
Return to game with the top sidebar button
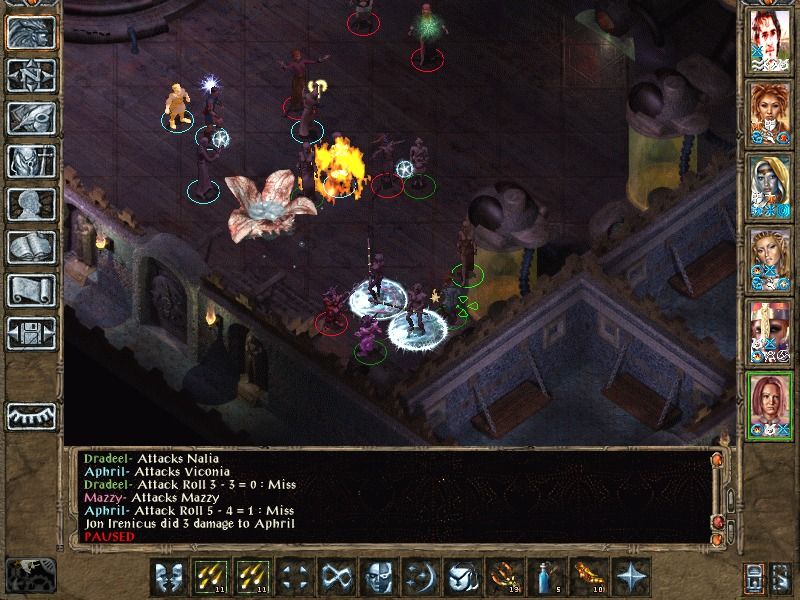30,33
